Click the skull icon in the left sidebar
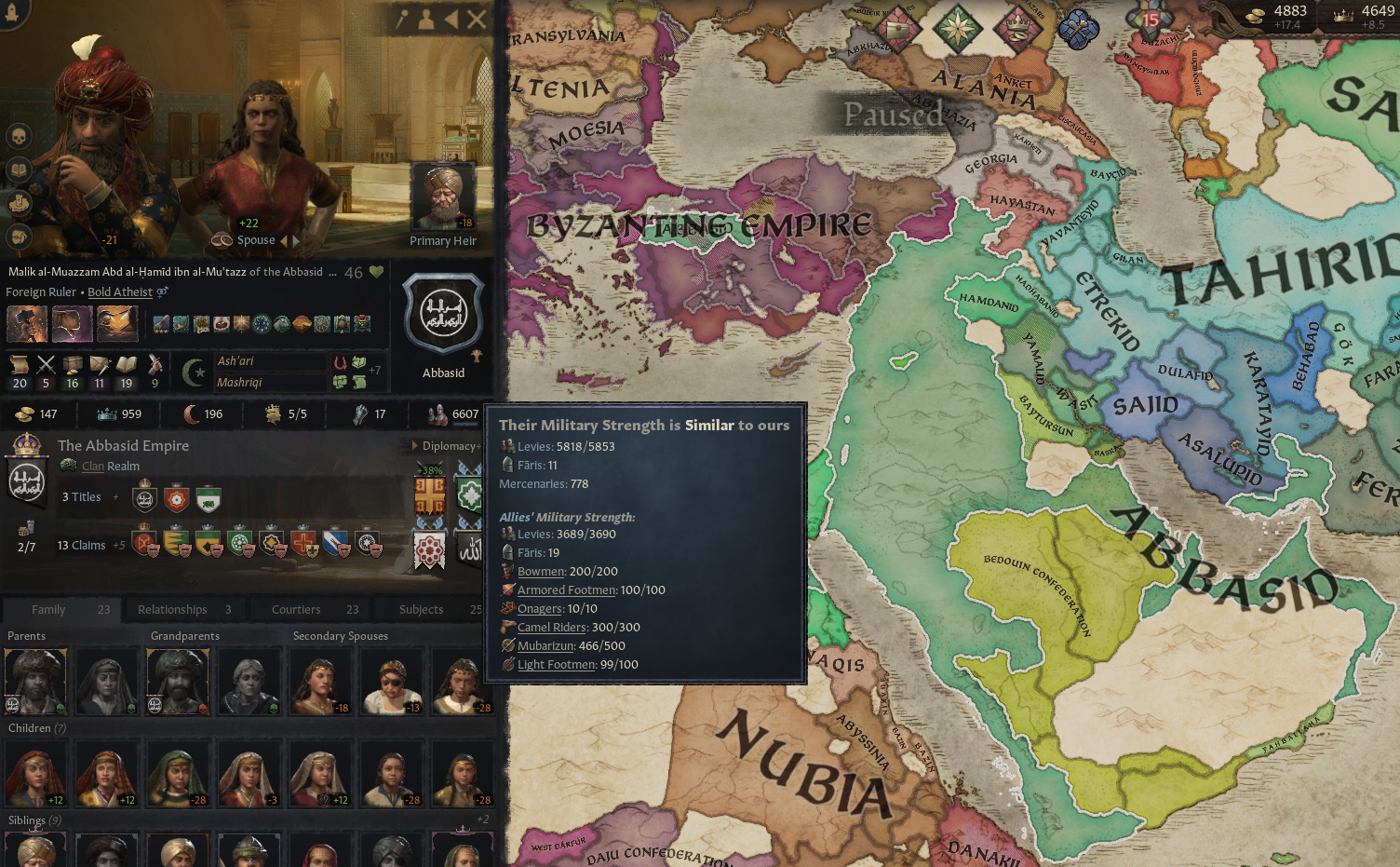This screenshot has width=1400, height=867. click(x=20, y=136)
